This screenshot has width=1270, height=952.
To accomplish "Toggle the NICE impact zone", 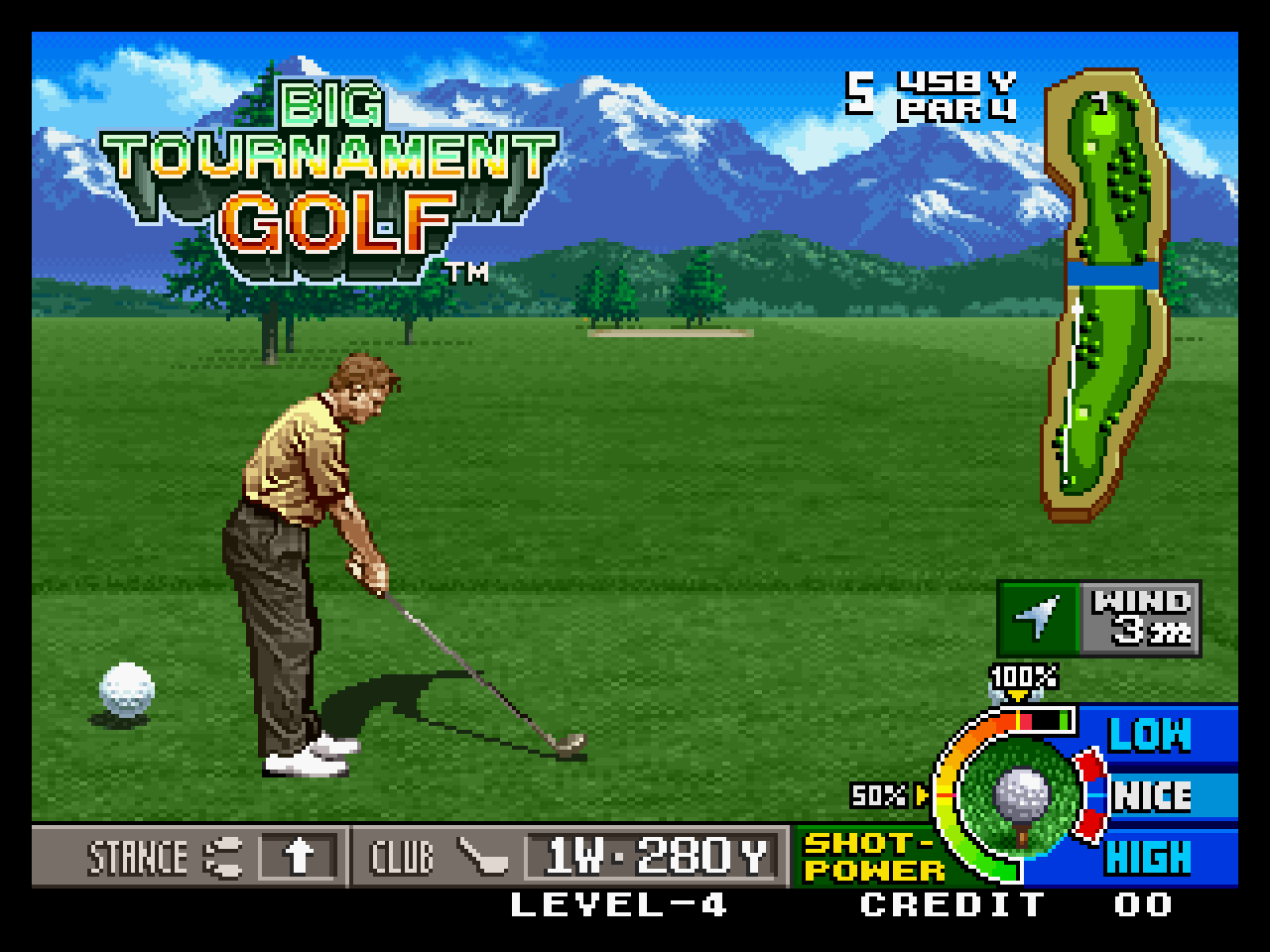I will [1154, 794].
